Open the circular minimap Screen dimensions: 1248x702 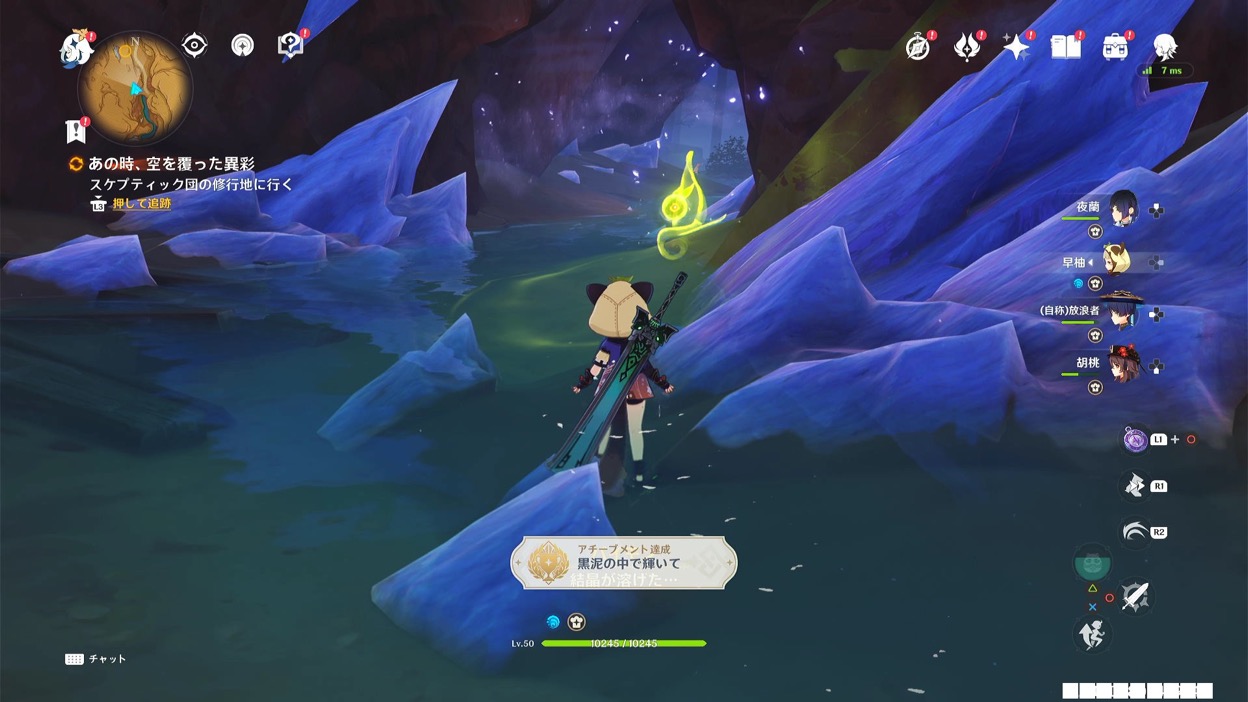pyautogui.click(x=135, y=87)
